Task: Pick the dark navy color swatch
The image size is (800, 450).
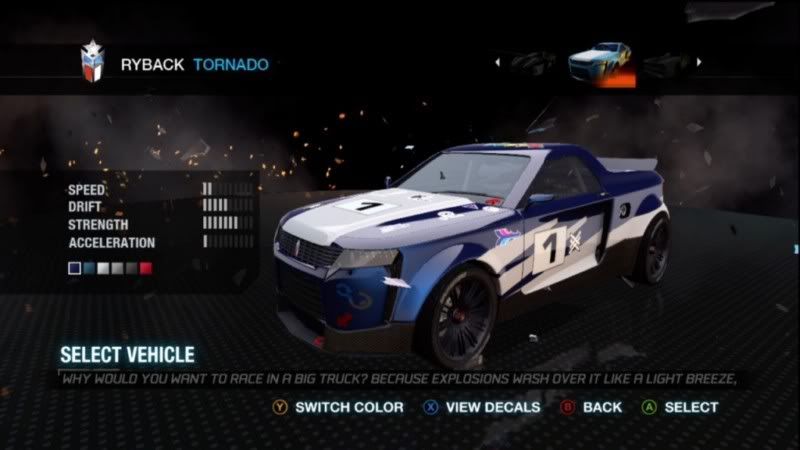Action: tap(74, 269)
